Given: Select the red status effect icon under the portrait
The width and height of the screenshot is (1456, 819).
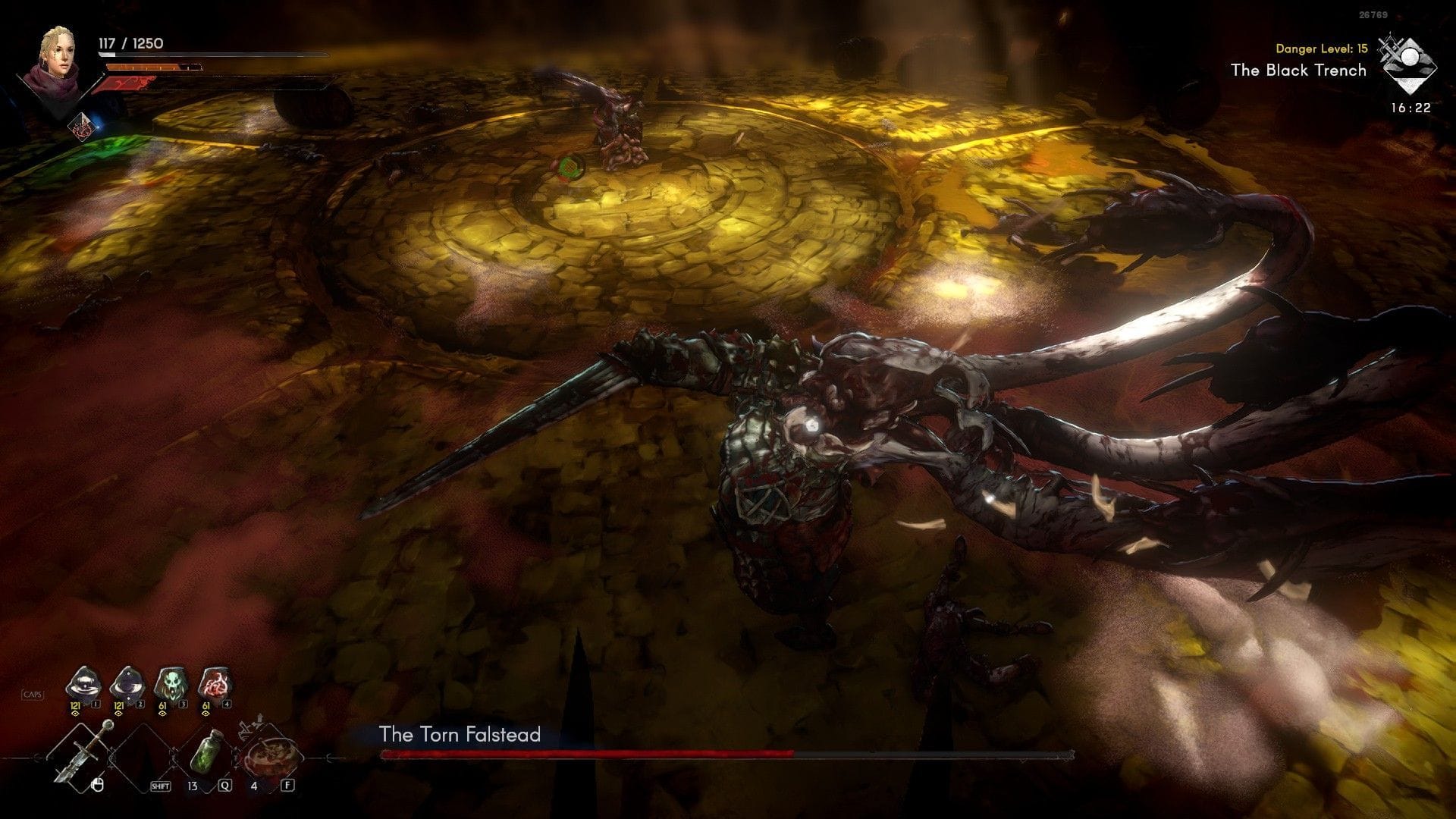Looking at the screenshot, I should [82, 127].
